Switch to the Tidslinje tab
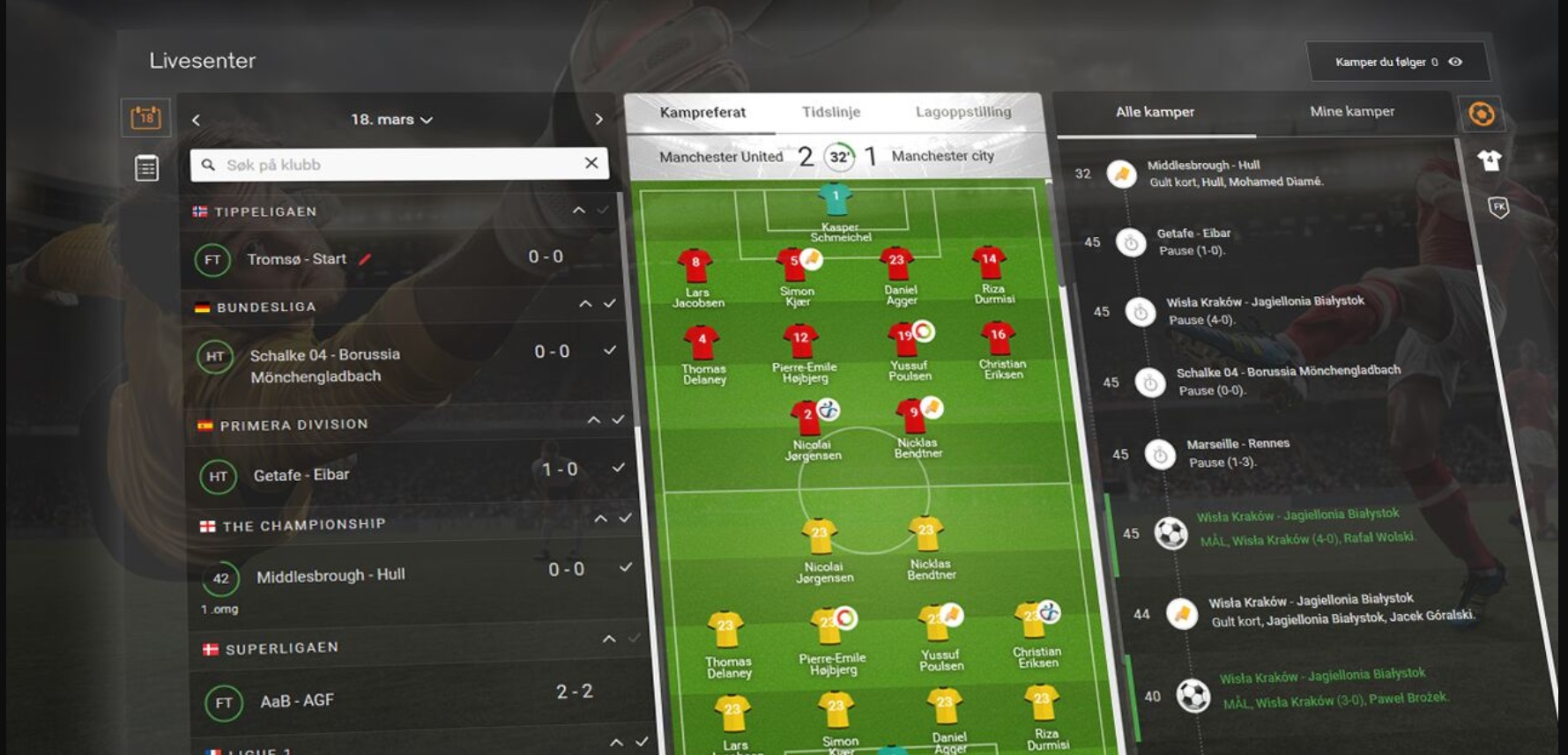This screenshot has height=755, width=1568. 830,112
